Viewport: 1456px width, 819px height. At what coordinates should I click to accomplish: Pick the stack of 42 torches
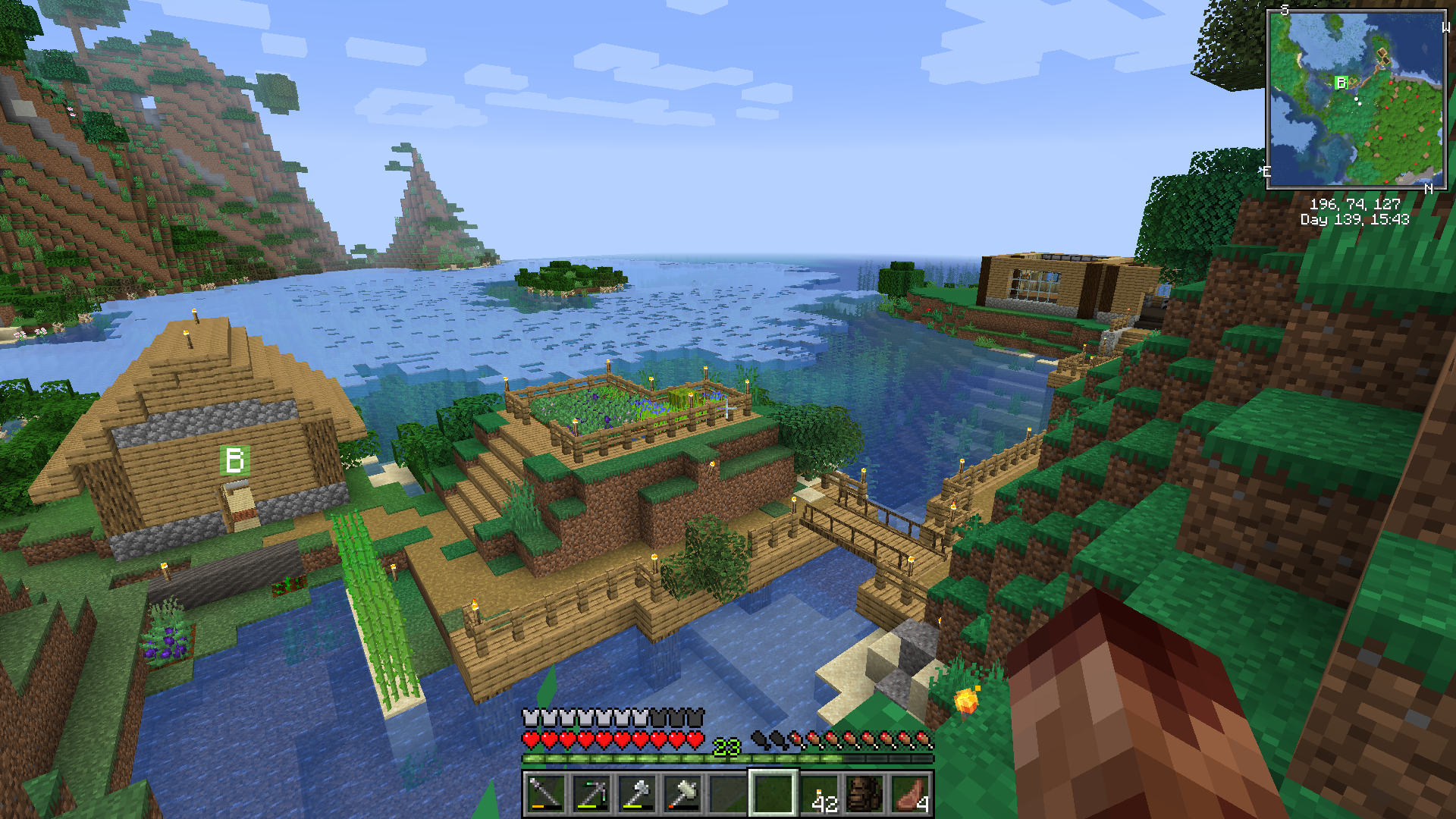point(820,794)
